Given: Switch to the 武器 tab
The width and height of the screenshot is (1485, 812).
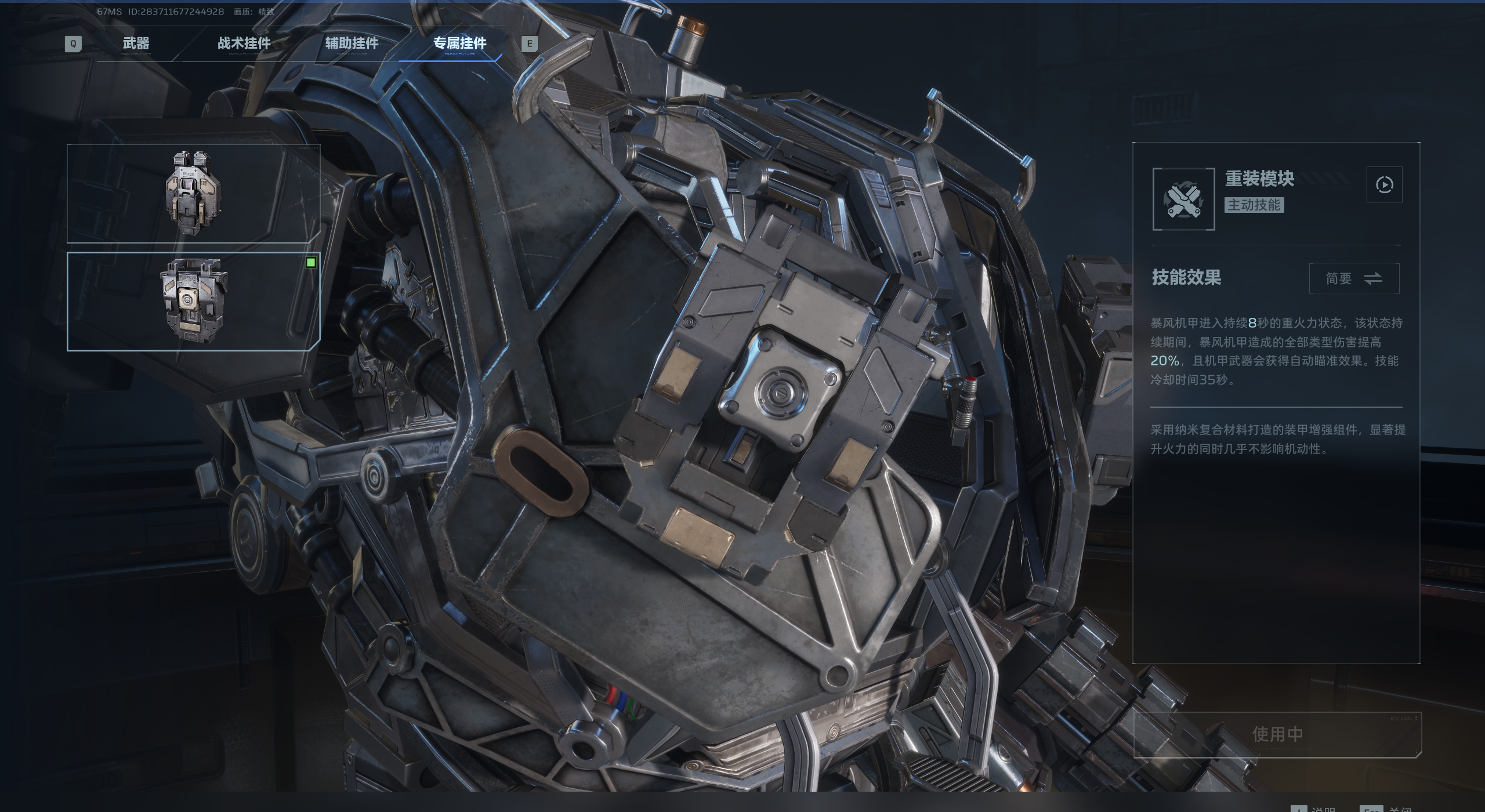Looking at the screenshot, I should pyautogui.click(x=136, y=43).
